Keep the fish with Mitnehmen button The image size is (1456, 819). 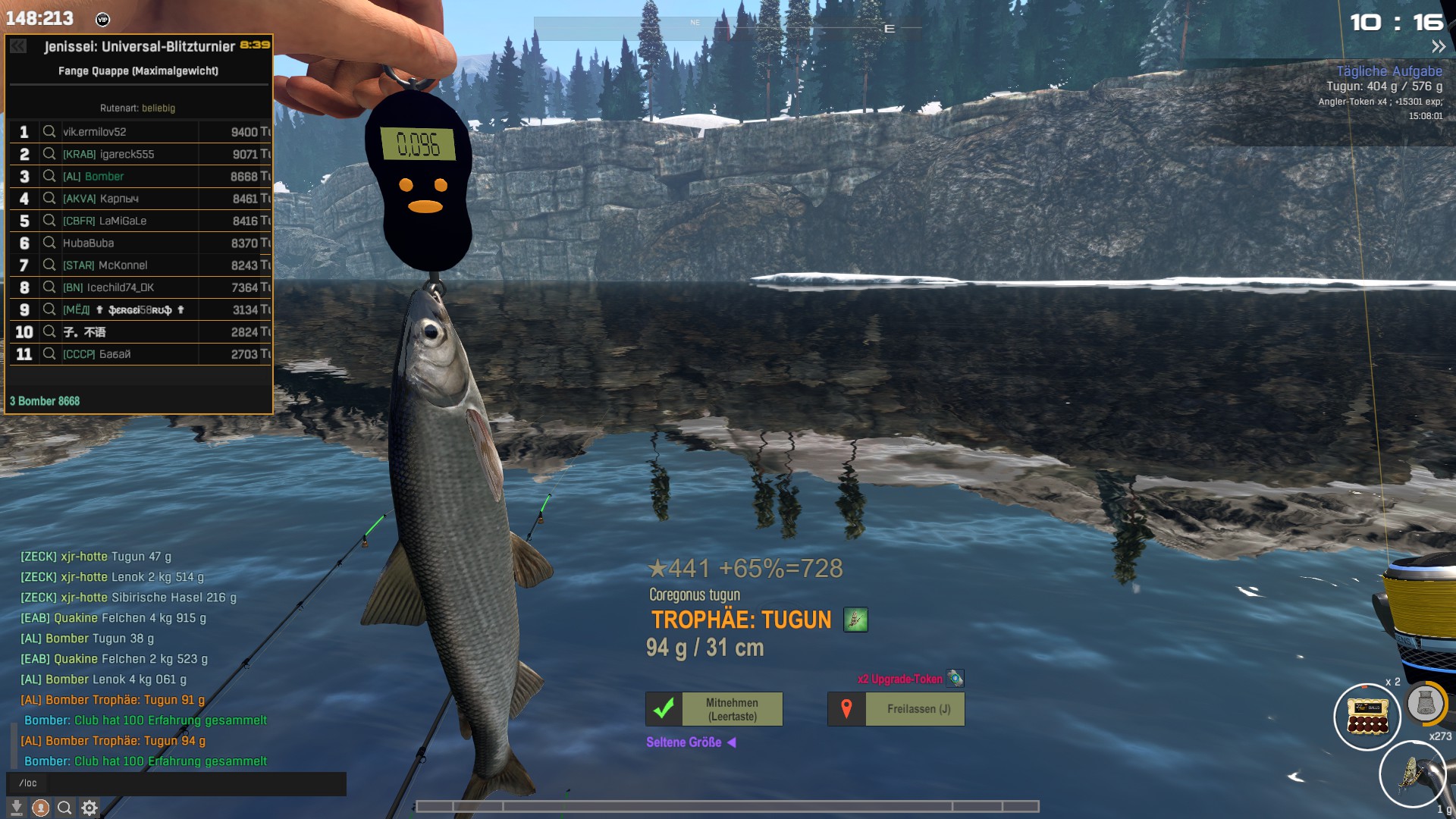[714, 709]
